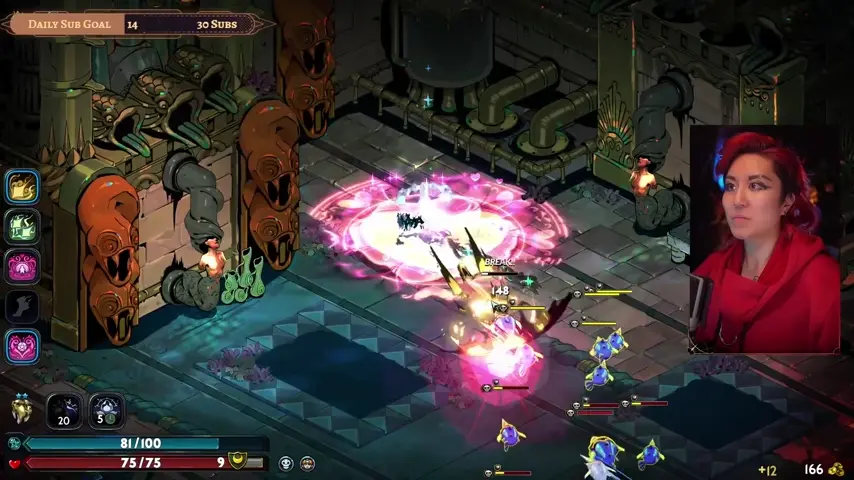Click the pink cast boon icon
Screen dimensions: 854x480
[22, 267]
